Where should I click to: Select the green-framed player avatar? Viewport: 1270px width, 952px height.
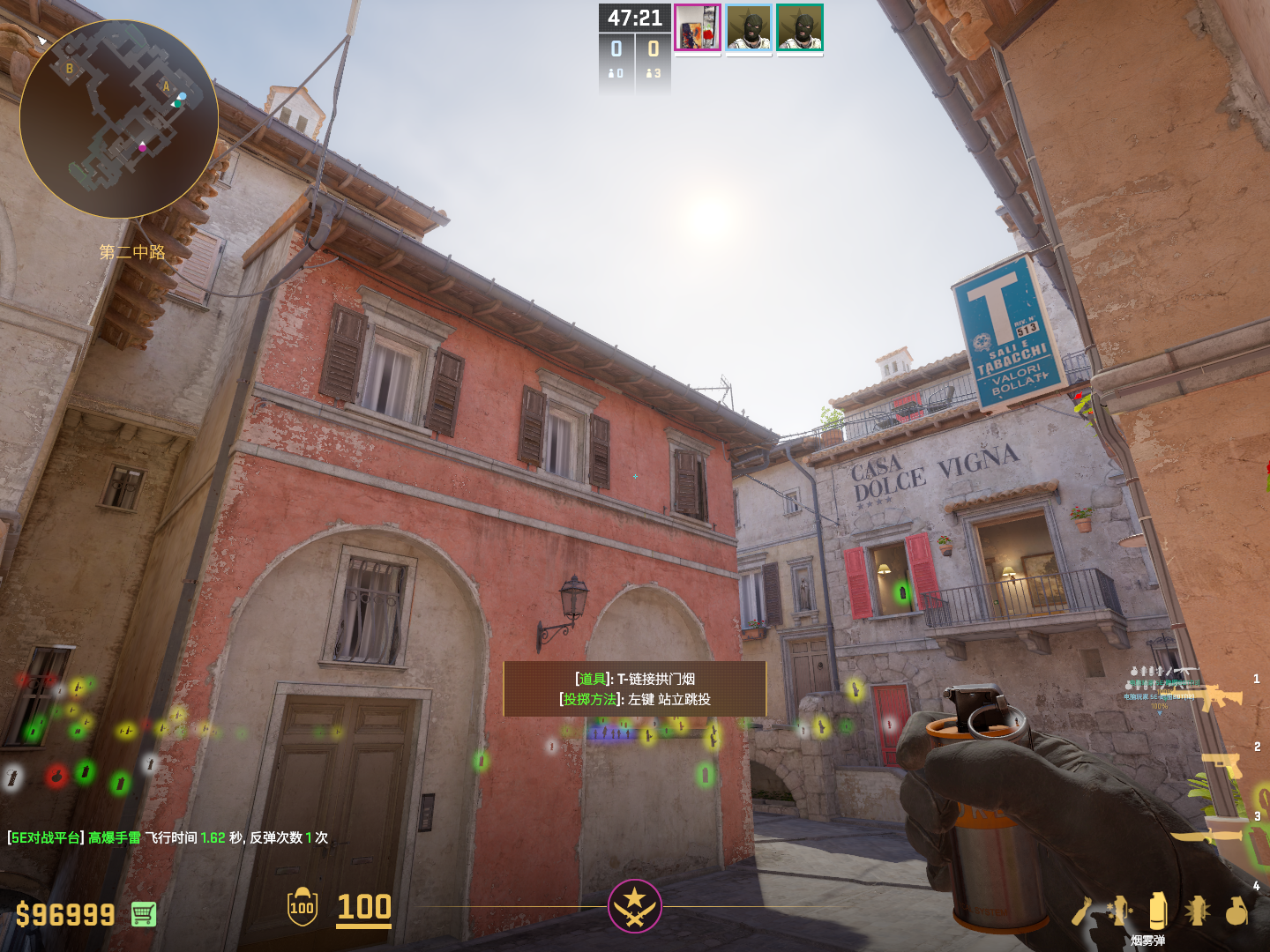pos(800,28)
